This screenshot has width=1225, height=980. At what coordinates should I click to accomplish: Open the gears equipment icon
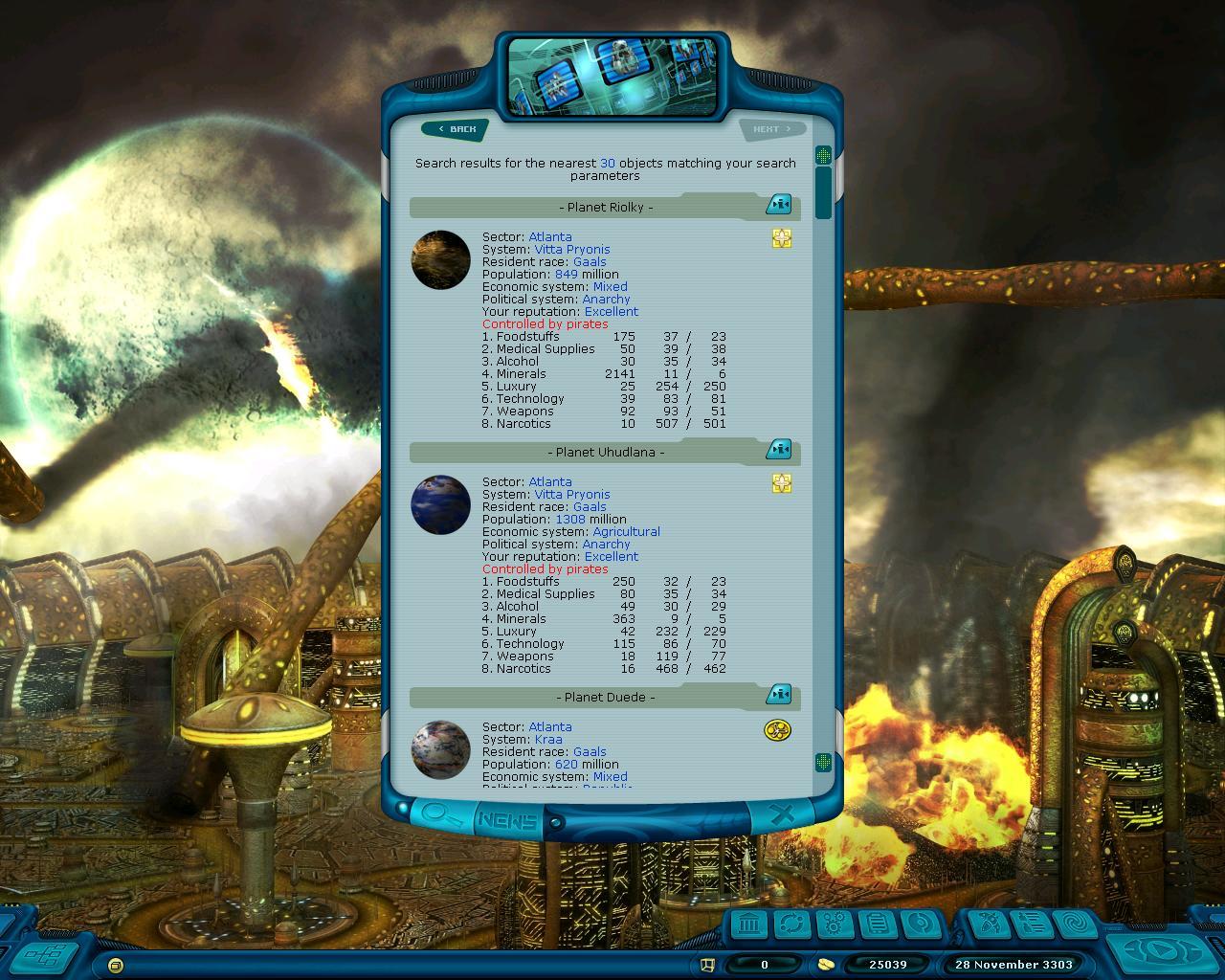[x=835, y=924]
